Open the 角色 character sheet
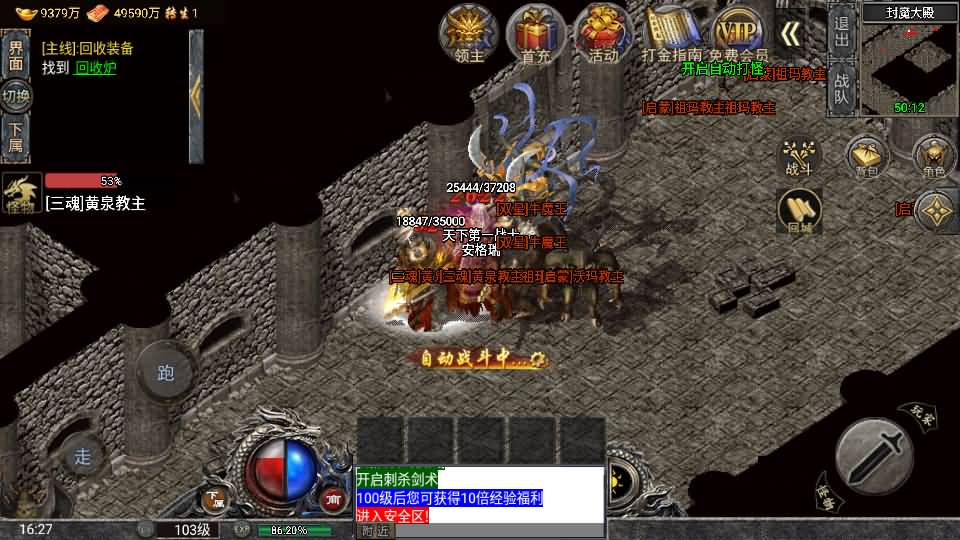The width and height of the screenshot is (960, 540). 934,156
